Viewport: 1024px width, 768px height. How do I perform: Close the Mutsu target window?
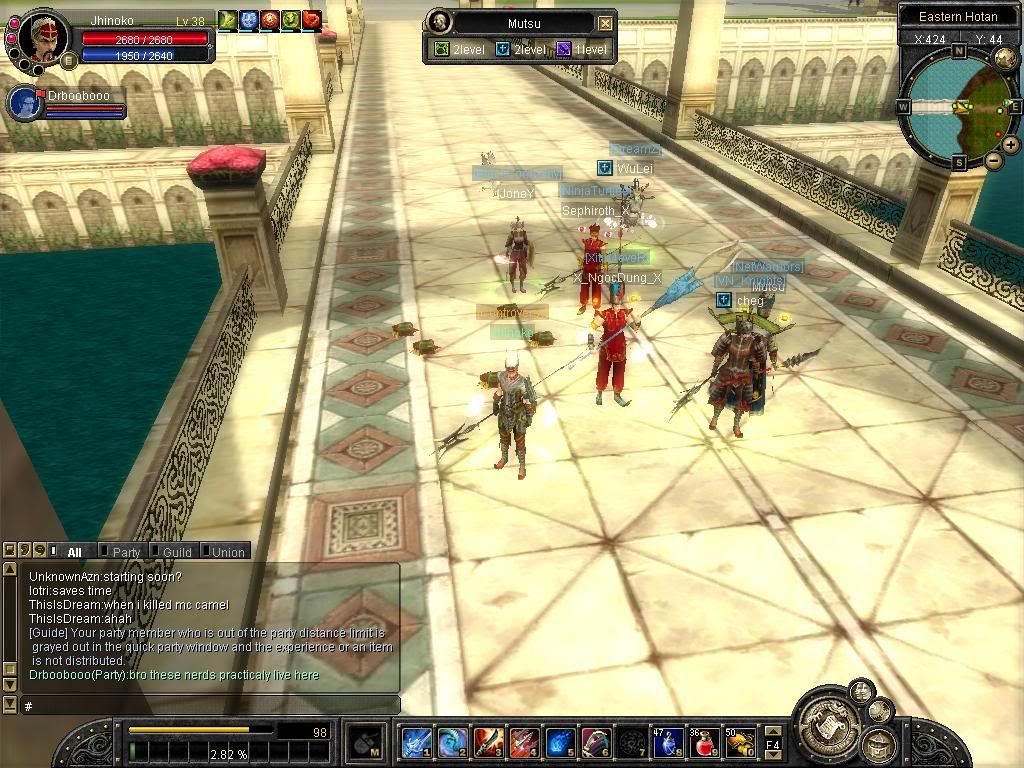[x=605, y=23]
